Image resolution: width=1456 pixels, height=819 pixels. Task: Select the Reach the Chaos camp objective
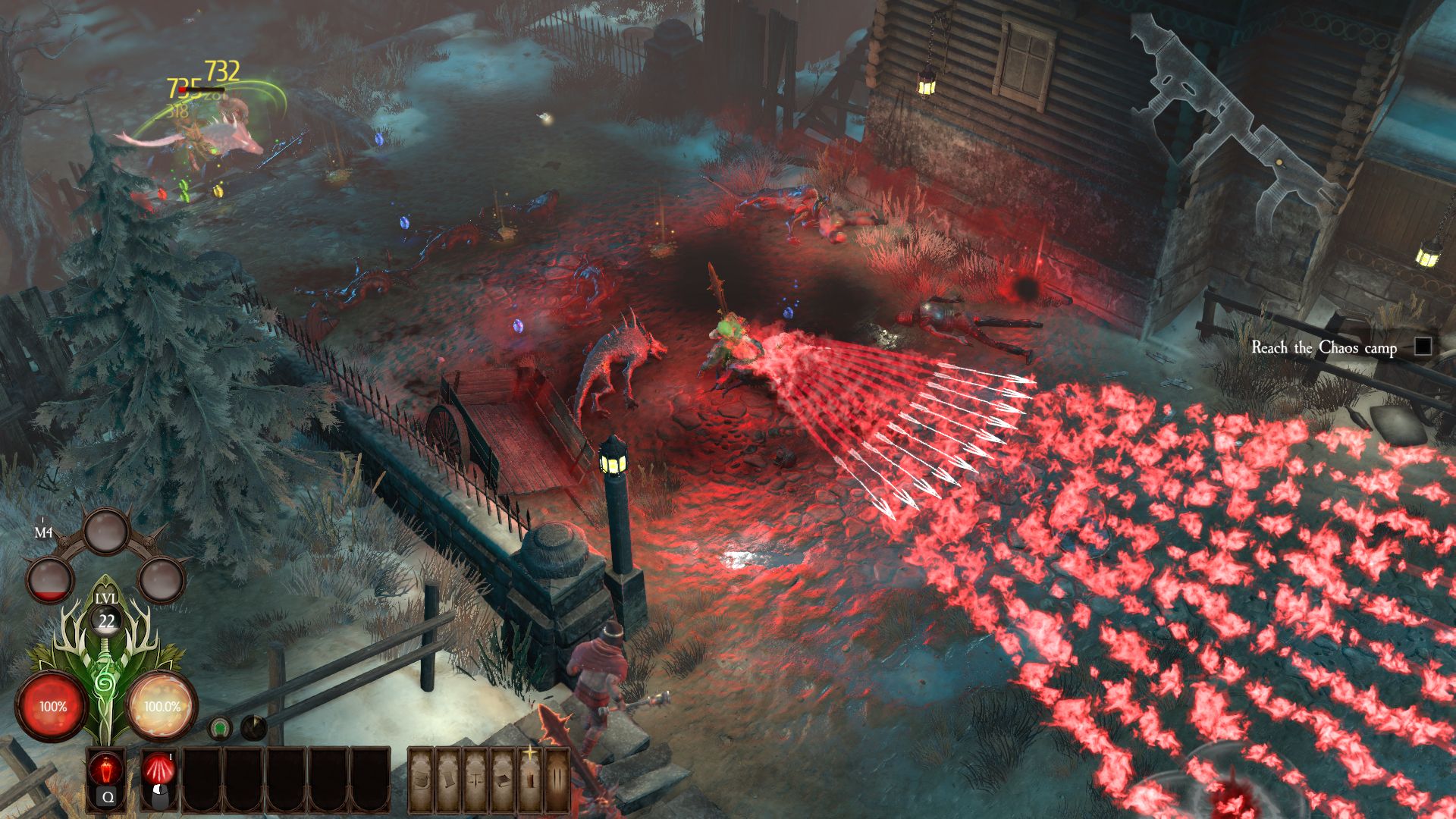(1323, 347)
